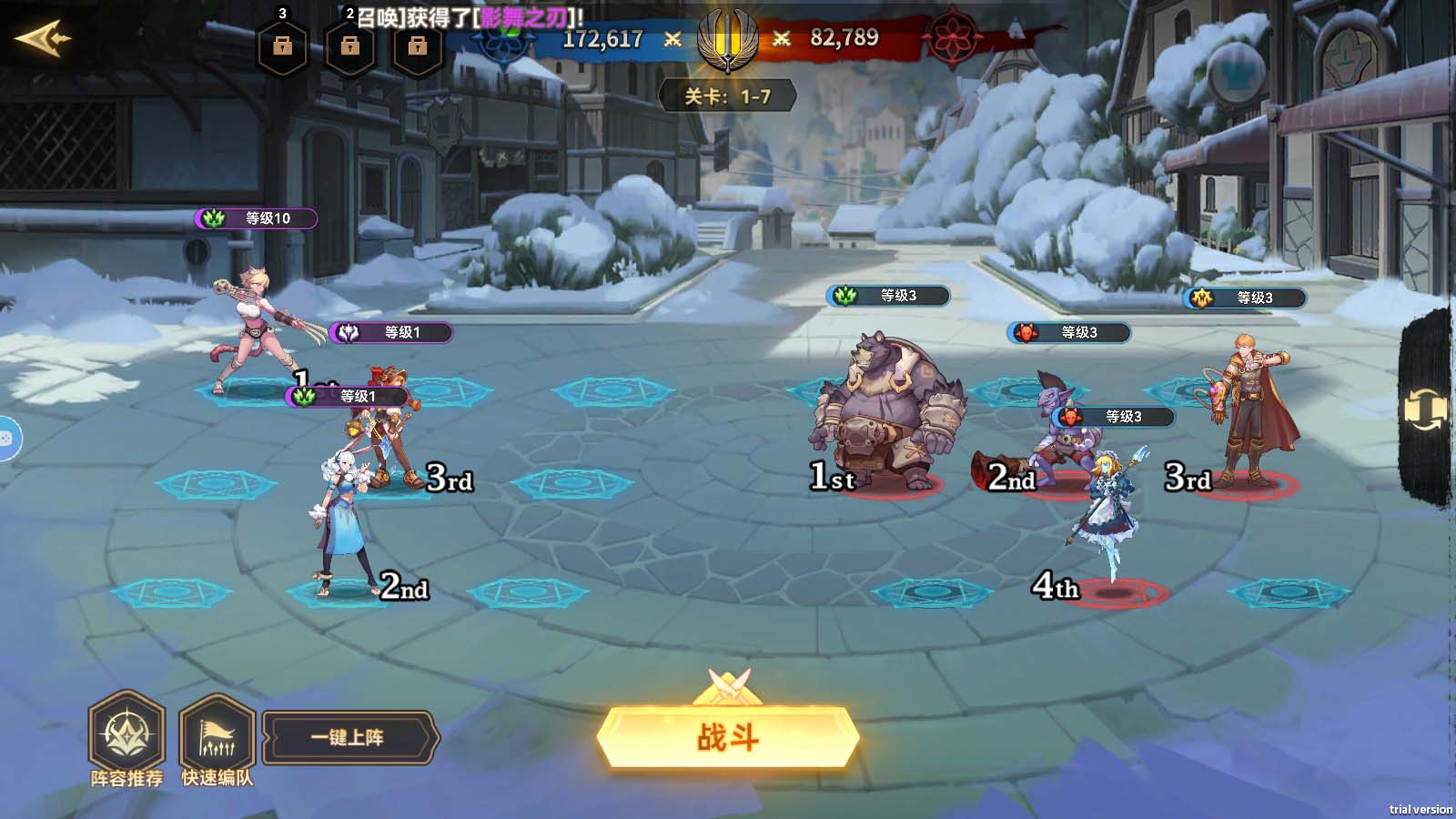Select the locked slot numbered 2
Screen dimensions: 1456x819
349,45
